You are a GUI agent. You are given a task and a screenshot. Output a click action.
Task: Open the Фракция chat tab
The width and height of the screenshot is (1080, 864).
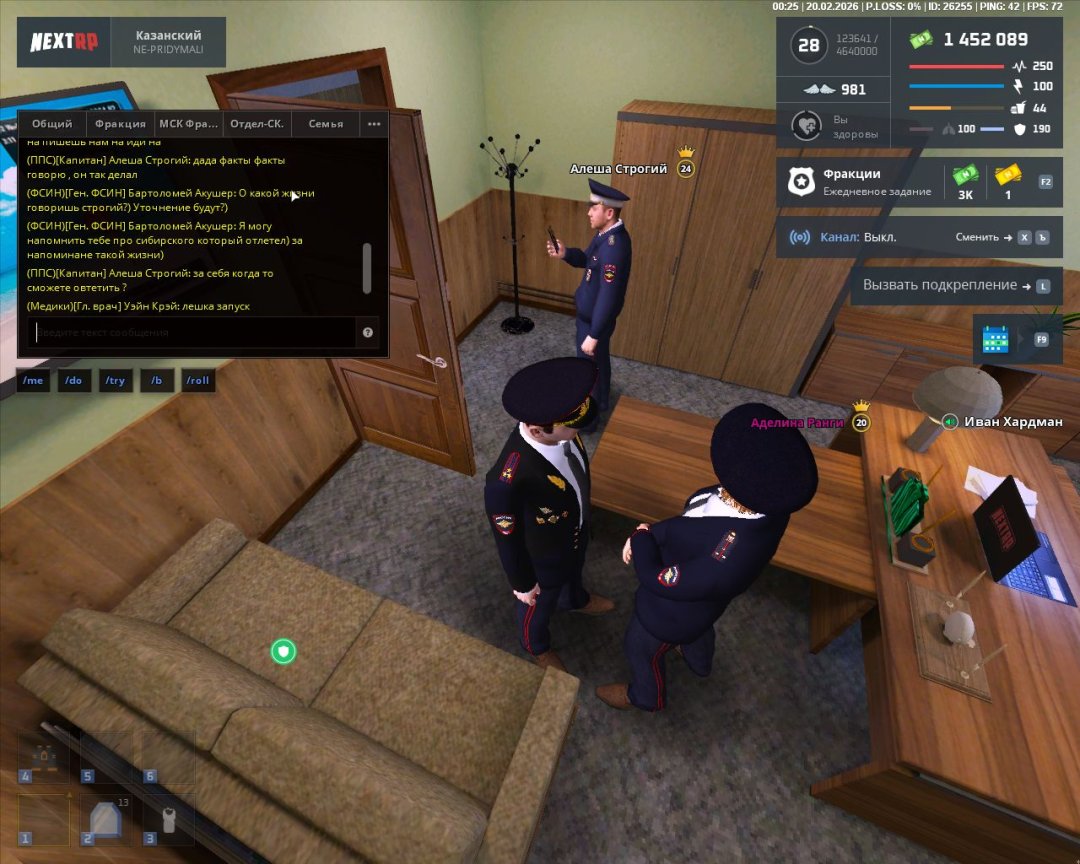click(x=119, y=124)
